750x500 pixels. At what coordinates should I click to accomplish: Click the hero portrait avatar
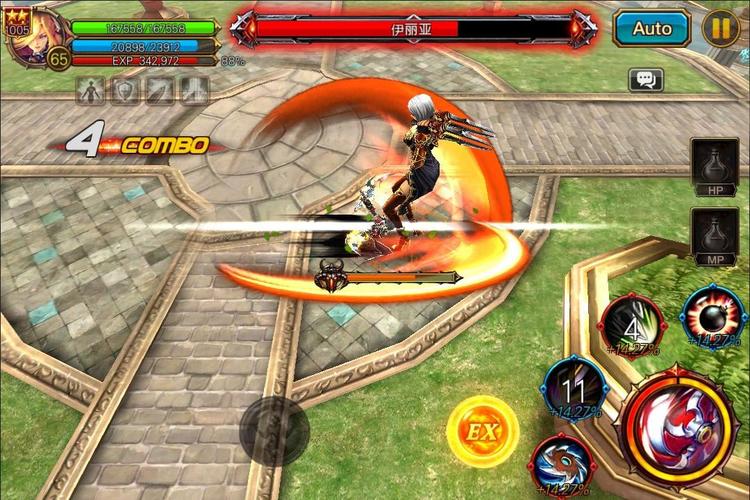pos(37,38)
